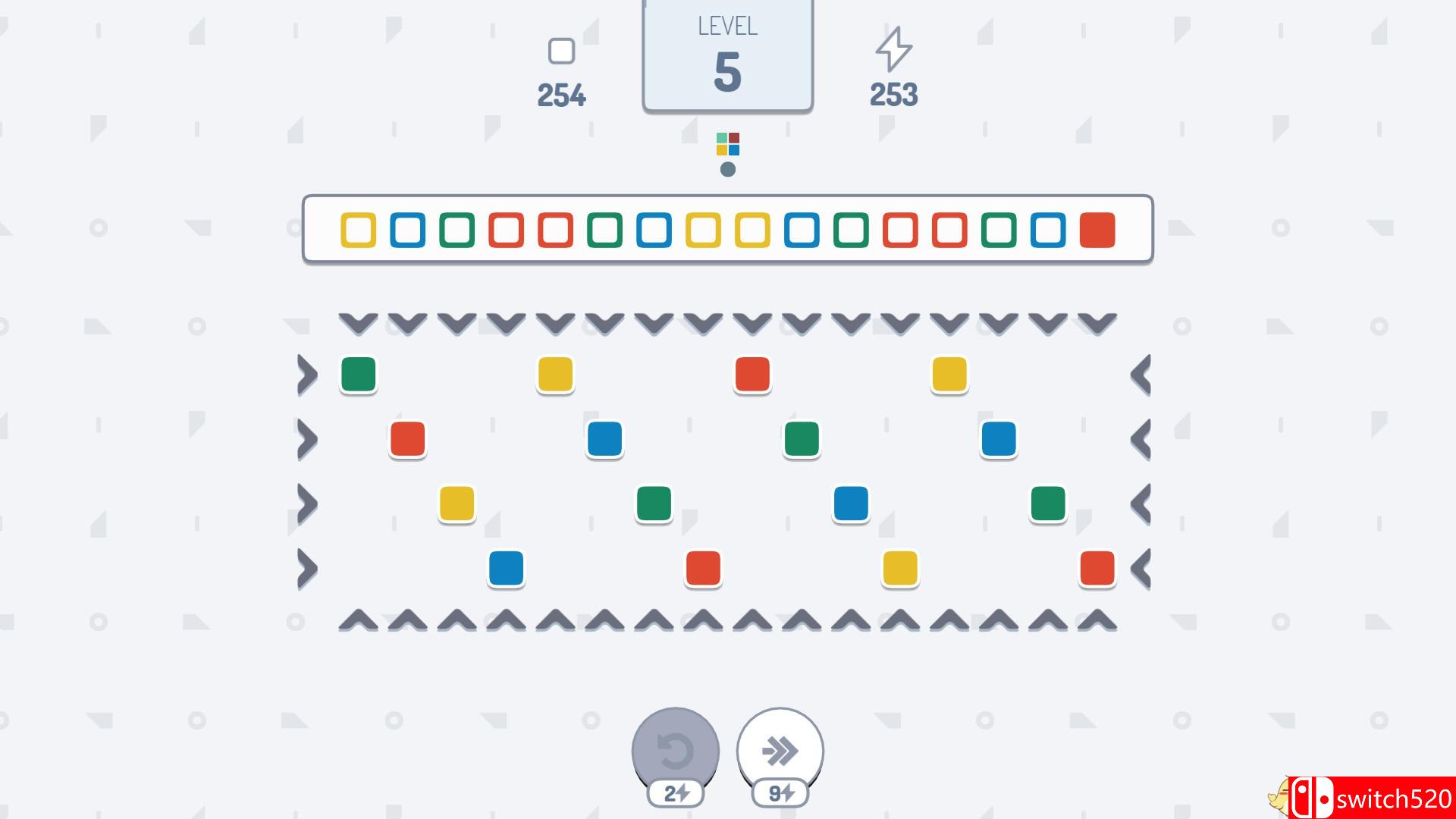1456x819 pixels.
Task: Click the 9-energy badge under the skip button
Action: (780, 794)
